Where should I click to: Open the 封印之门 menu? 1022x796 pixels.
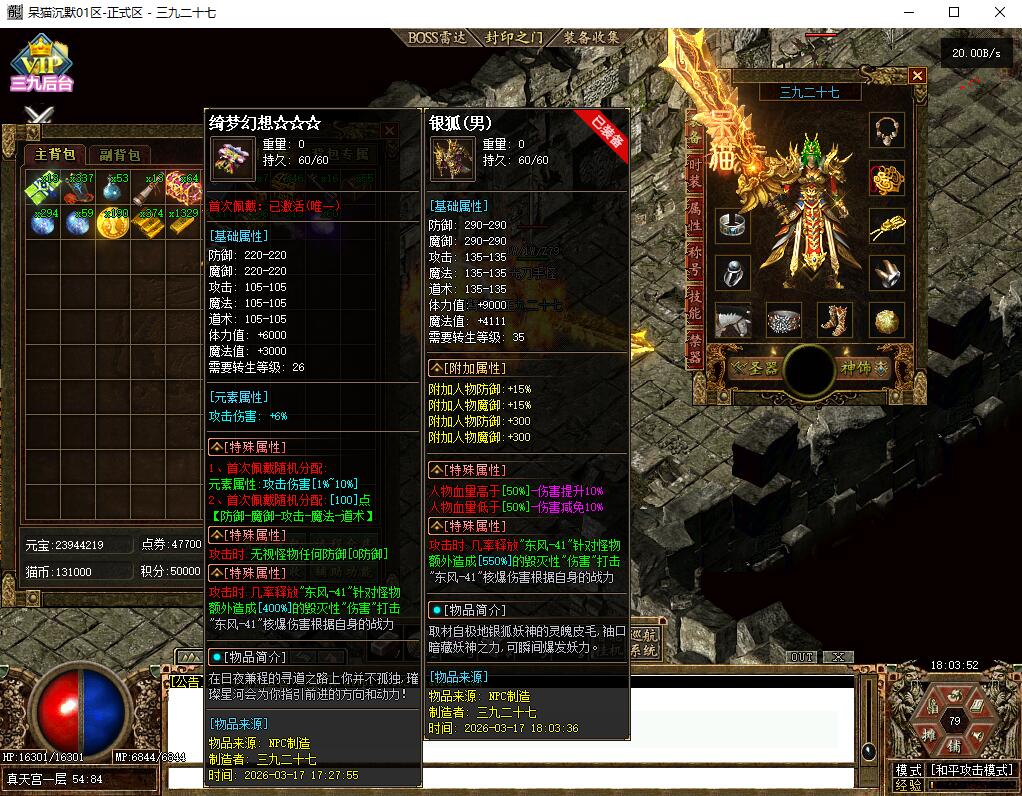tap(514, 38)
